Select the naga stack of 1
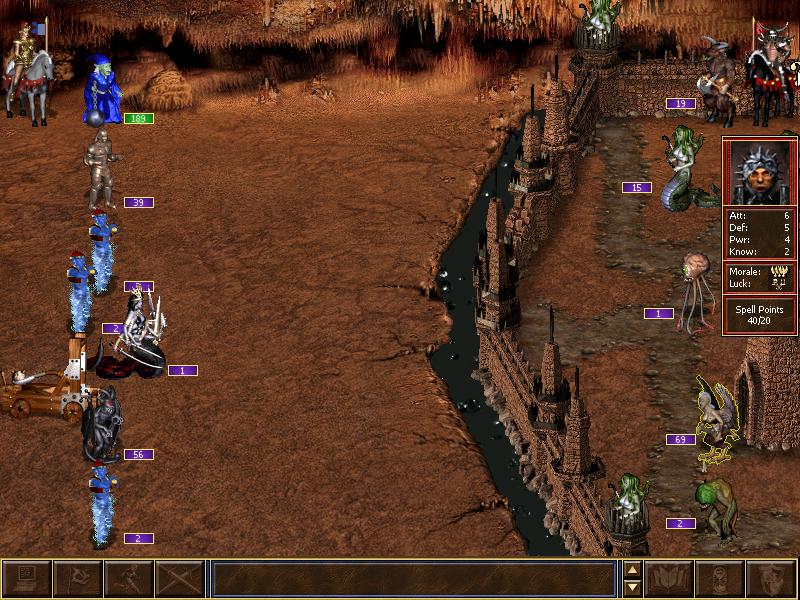800x600 pixels. click(135, 335)
